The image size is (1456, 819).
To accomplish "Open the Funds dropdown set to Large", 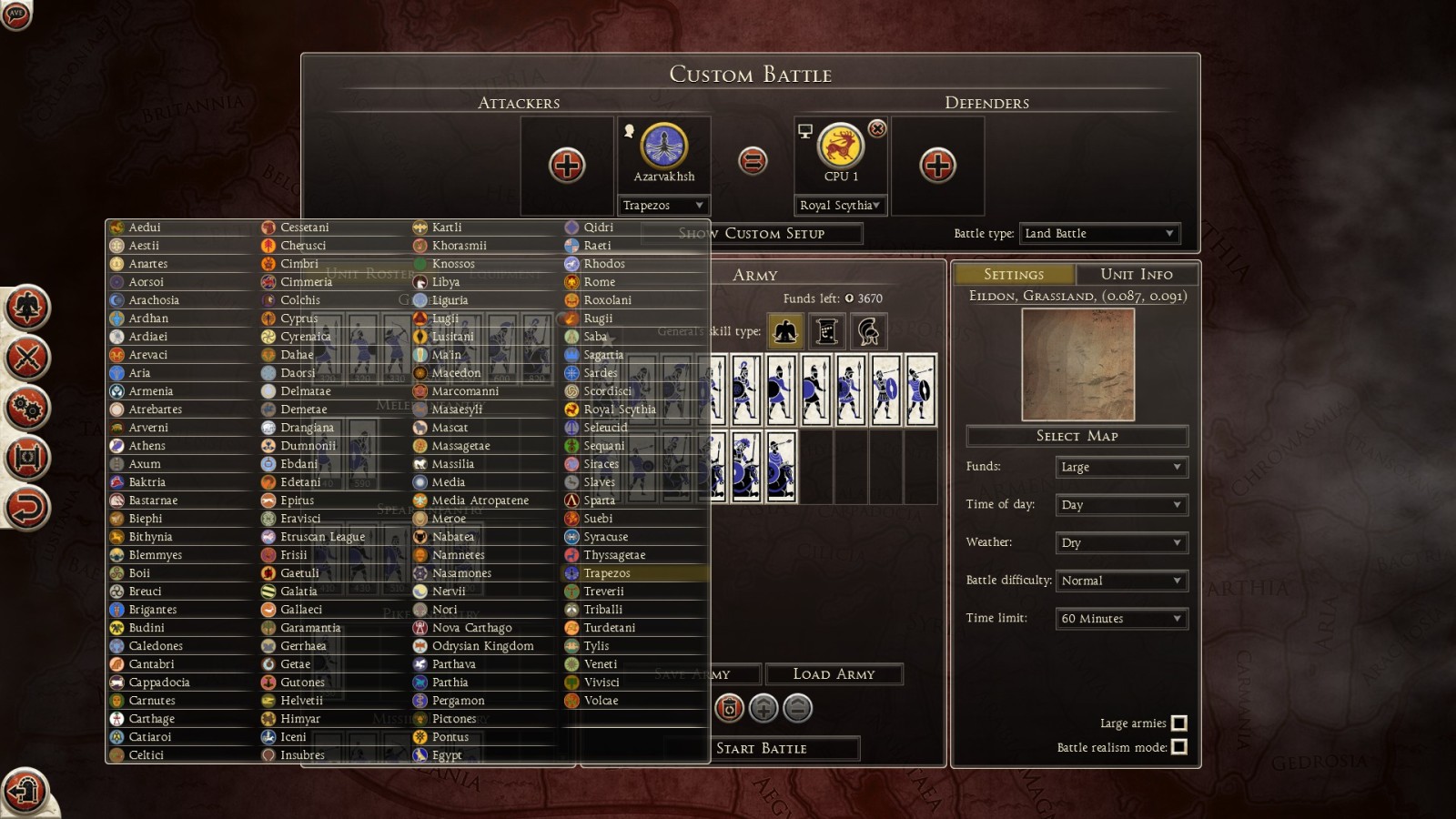I will [x=1121, y=467].
